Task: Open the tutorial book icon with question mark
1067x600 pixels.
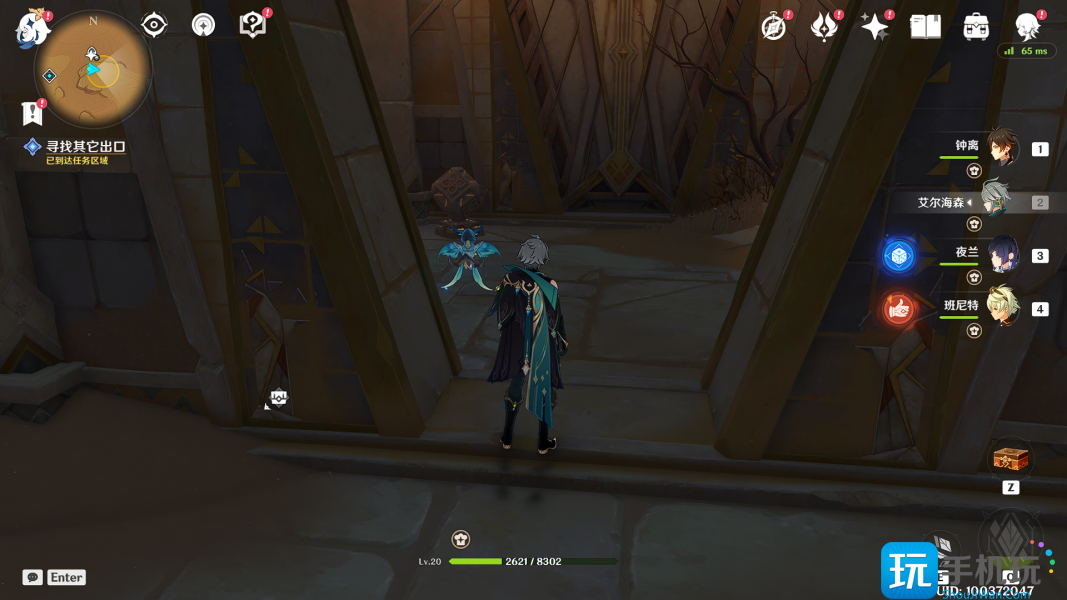Action: coord(252,25)
